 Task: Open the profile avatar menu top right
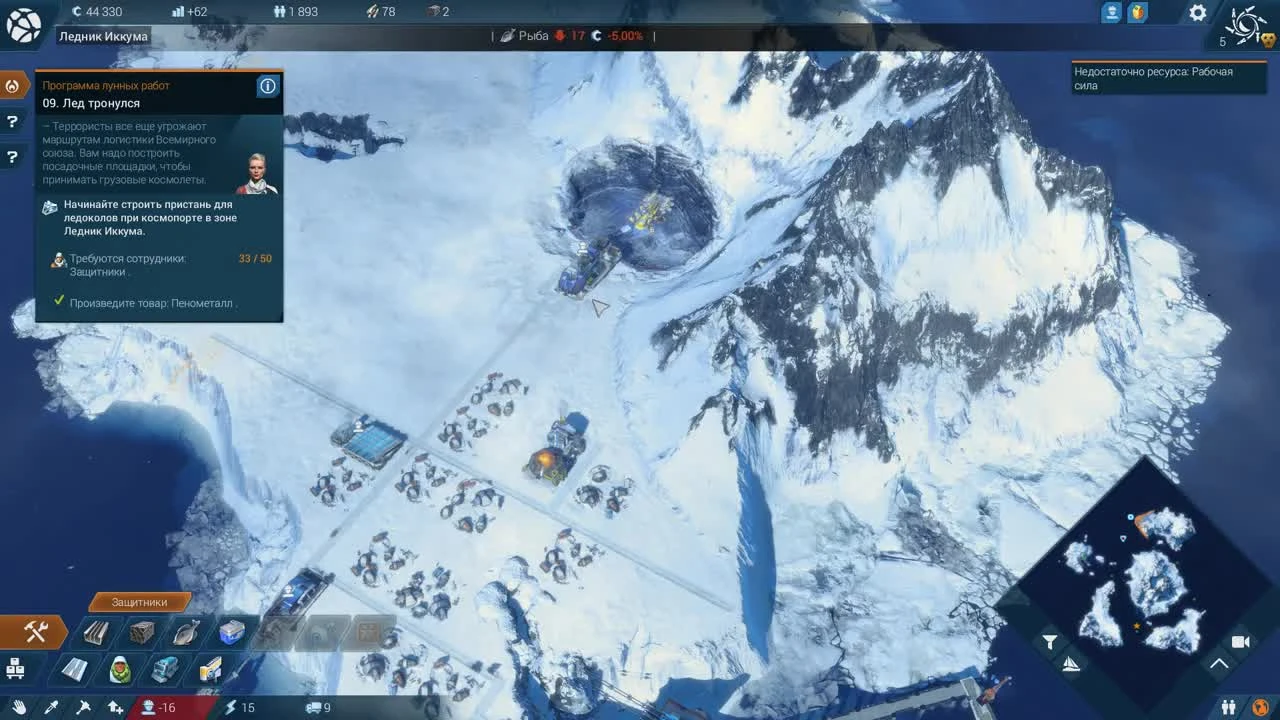[1112, 12]
